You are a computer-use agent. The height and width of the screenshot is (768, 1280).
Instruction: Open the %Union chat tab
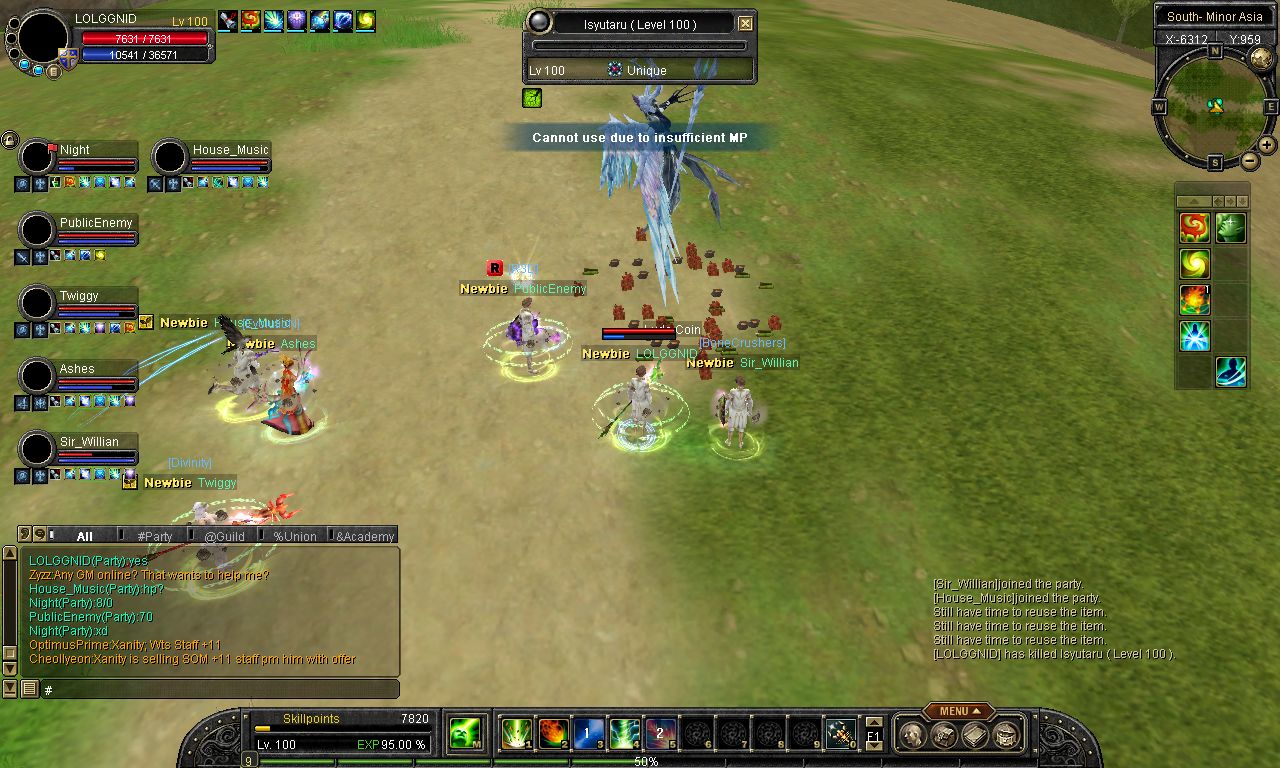[x=295, y=536]
